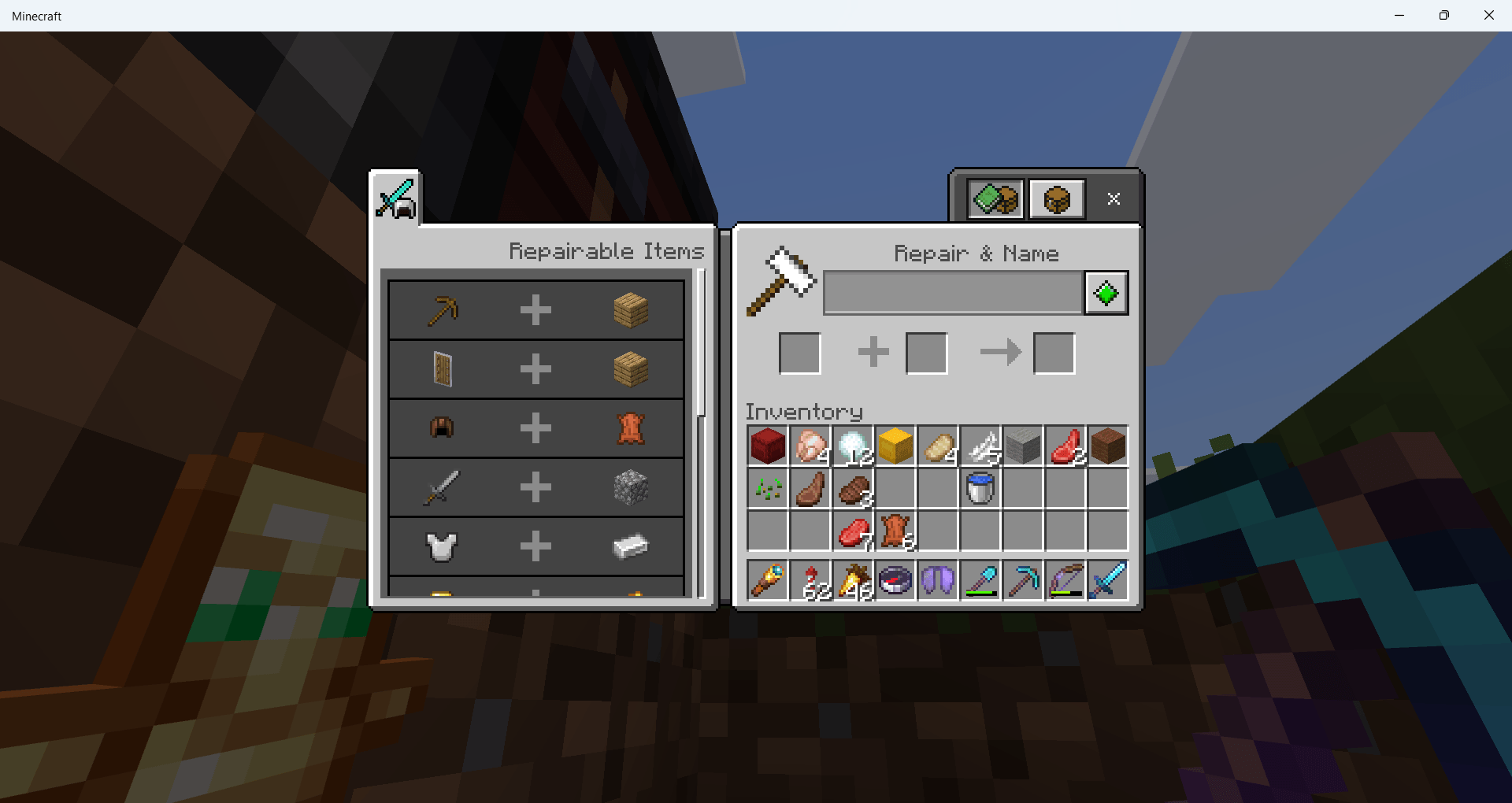Pick up the enchanted bow from the hotbar
The height and width of the screenshot is (803, 1512).
tap(1065, 580)
